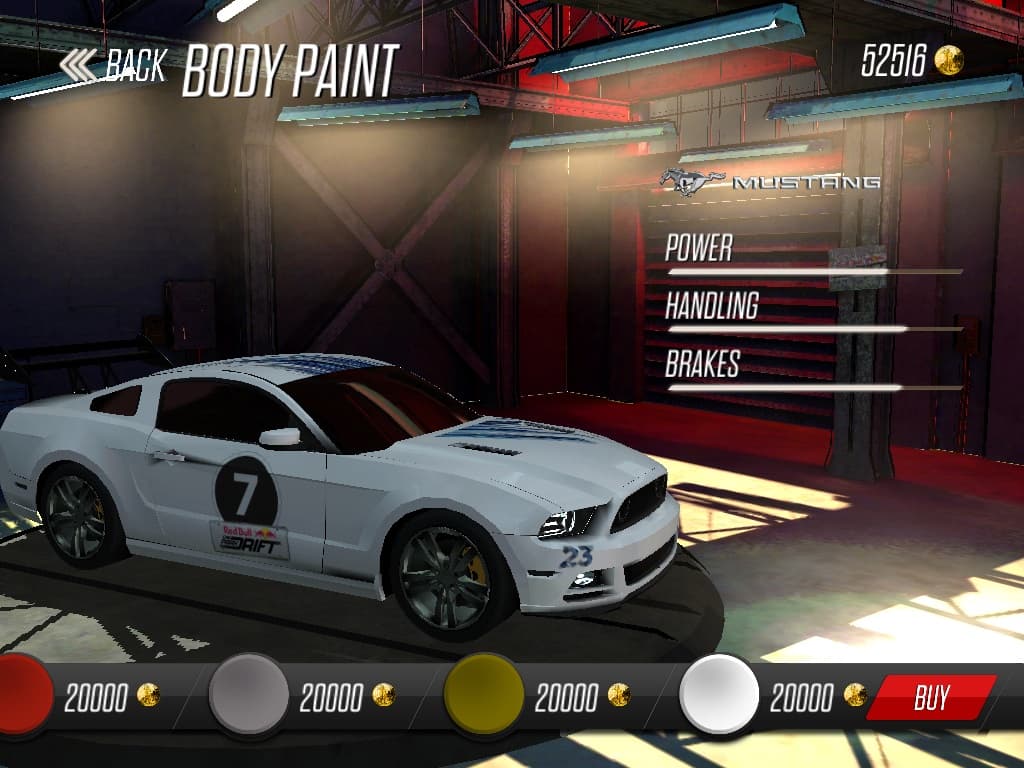Buy the selected white paint

tap(931, 697)
